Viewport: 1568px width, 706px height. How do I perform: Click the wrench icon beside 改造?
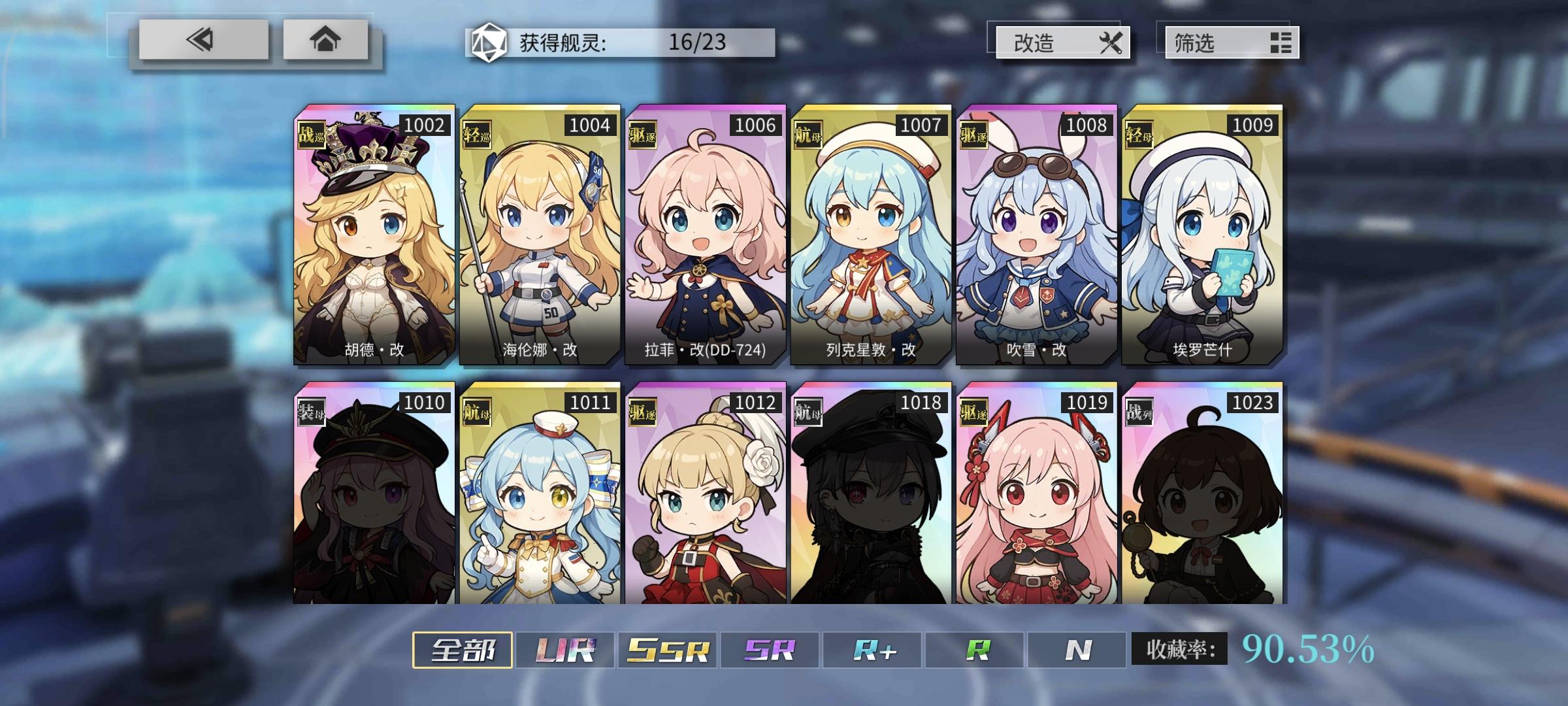click(x=1113, y=44)
